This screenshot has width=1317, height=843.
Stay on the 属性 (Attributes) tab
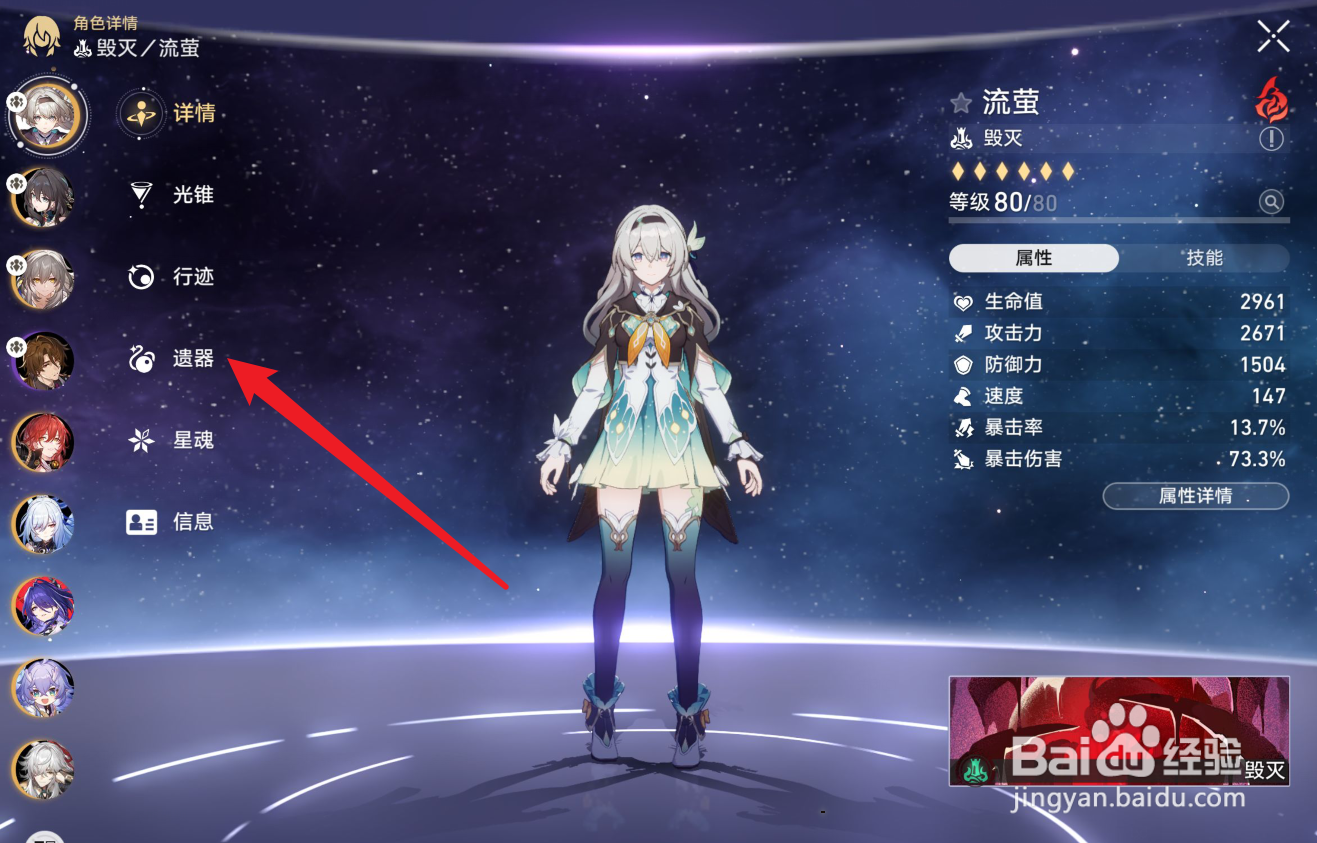1036,258
